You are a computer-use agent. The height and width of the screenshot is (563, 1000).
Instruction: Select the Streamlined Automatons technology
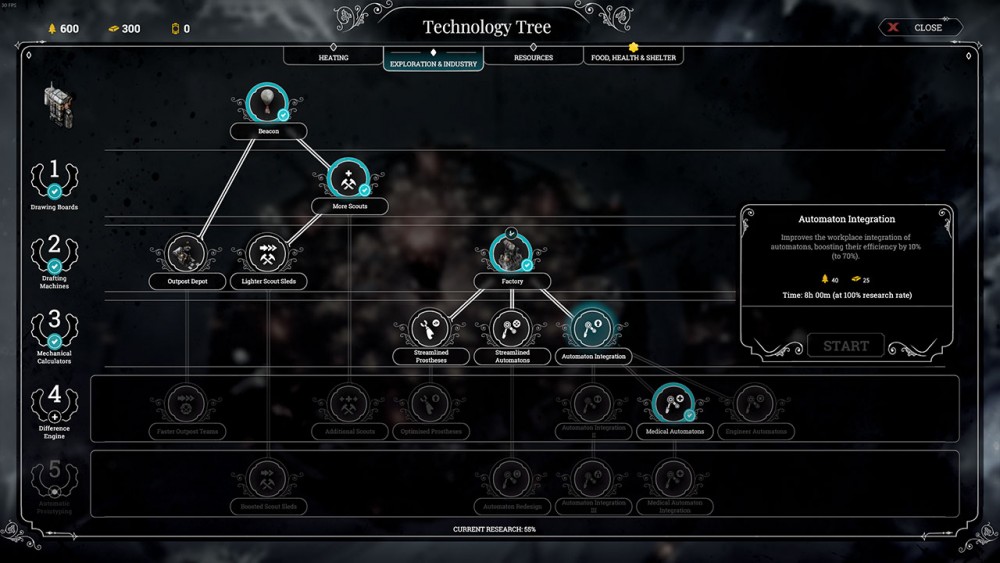(512, 329)
